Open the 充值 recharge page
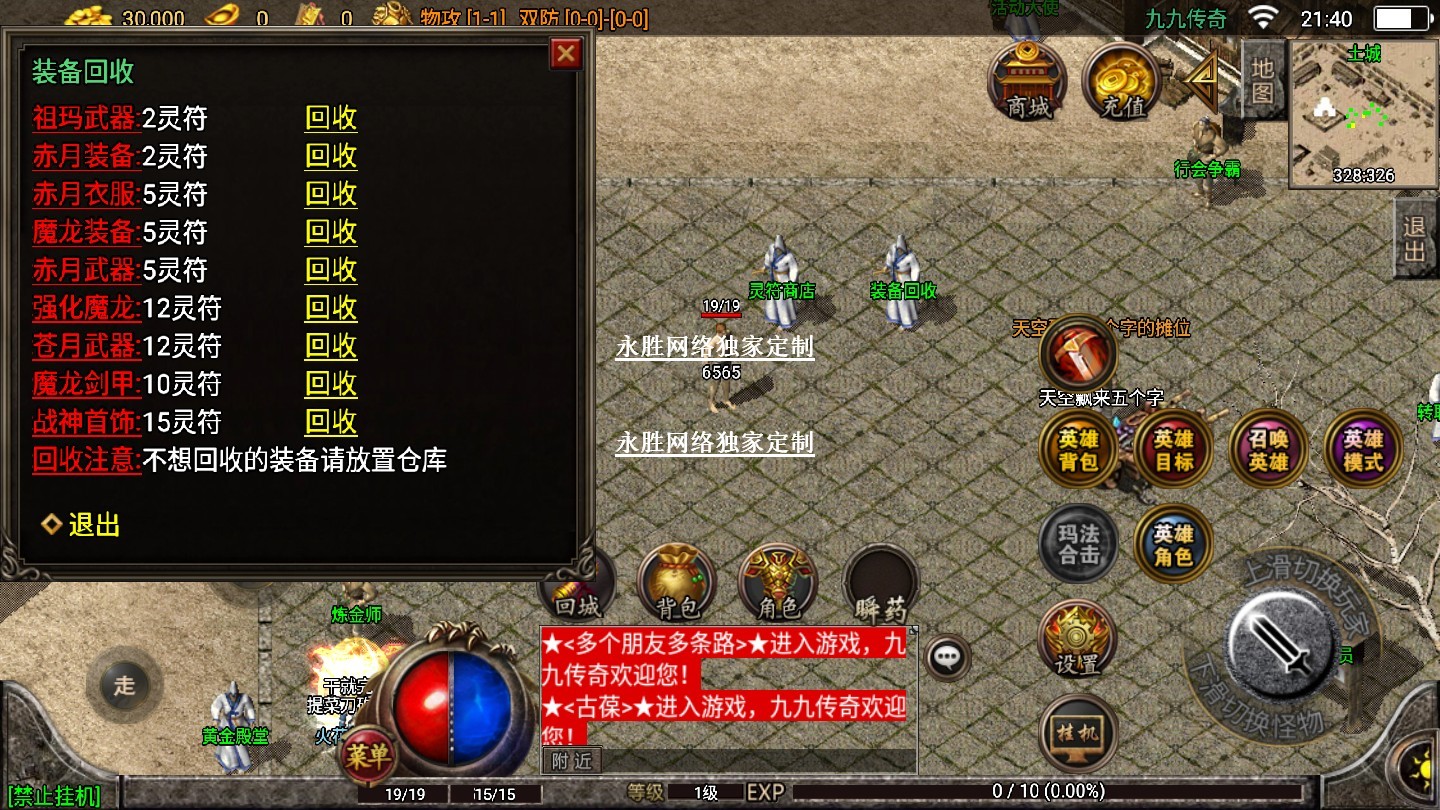1440x810 pixels. click(x=1121, y=80)
